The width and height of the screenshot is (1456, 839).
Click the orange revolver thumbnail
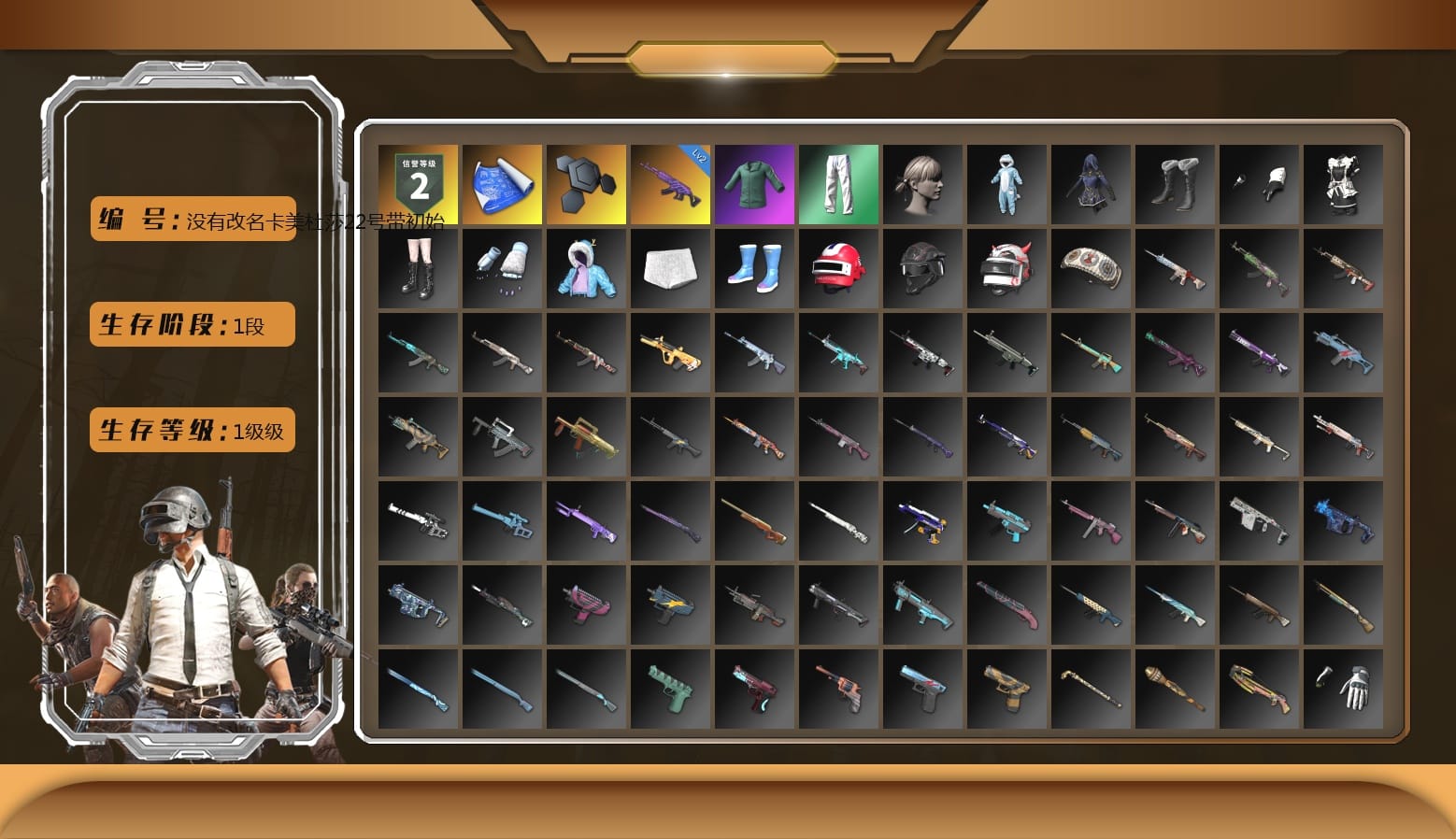838,687
